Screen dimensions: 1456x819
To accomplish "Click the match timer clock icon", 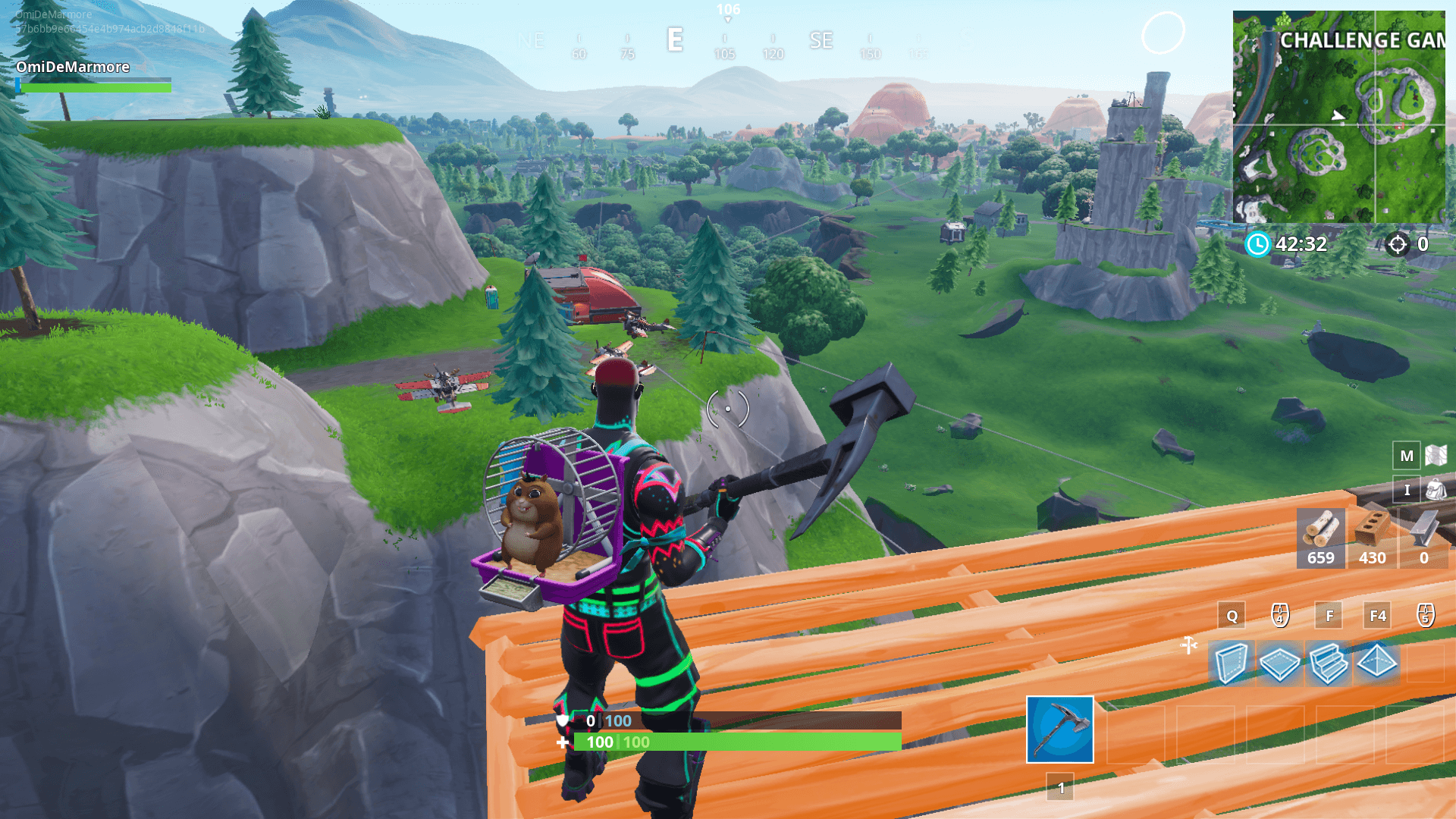I will tap(1259, 244).
